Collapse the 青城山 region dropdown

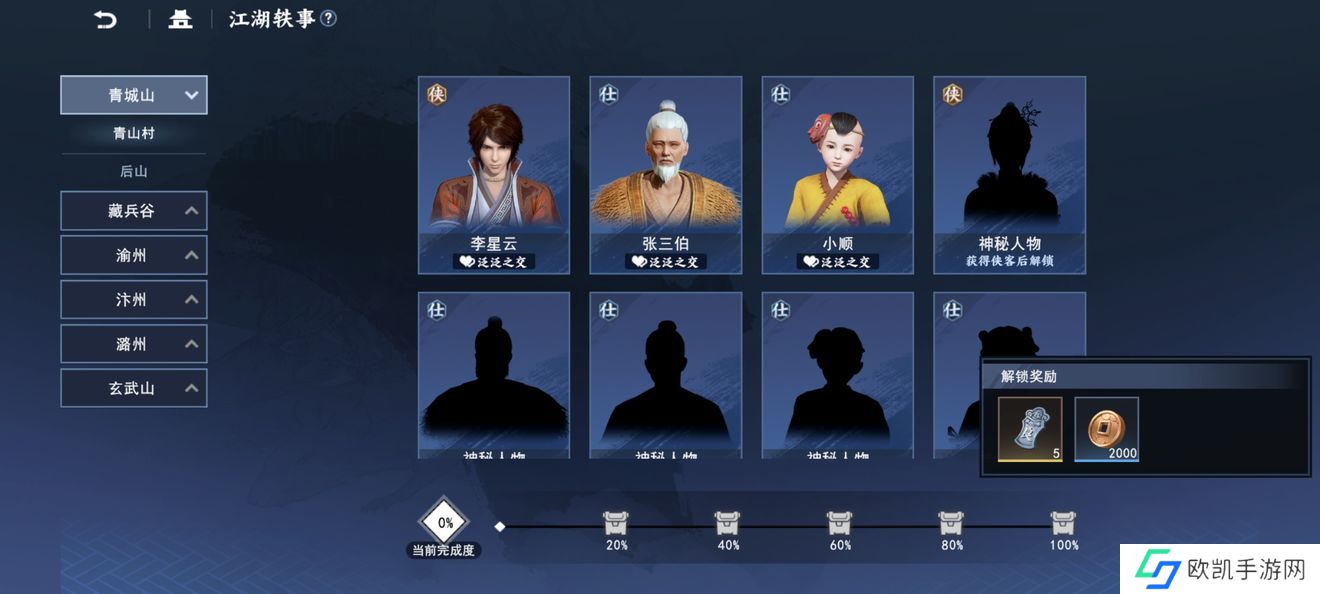tap(134, 95)
